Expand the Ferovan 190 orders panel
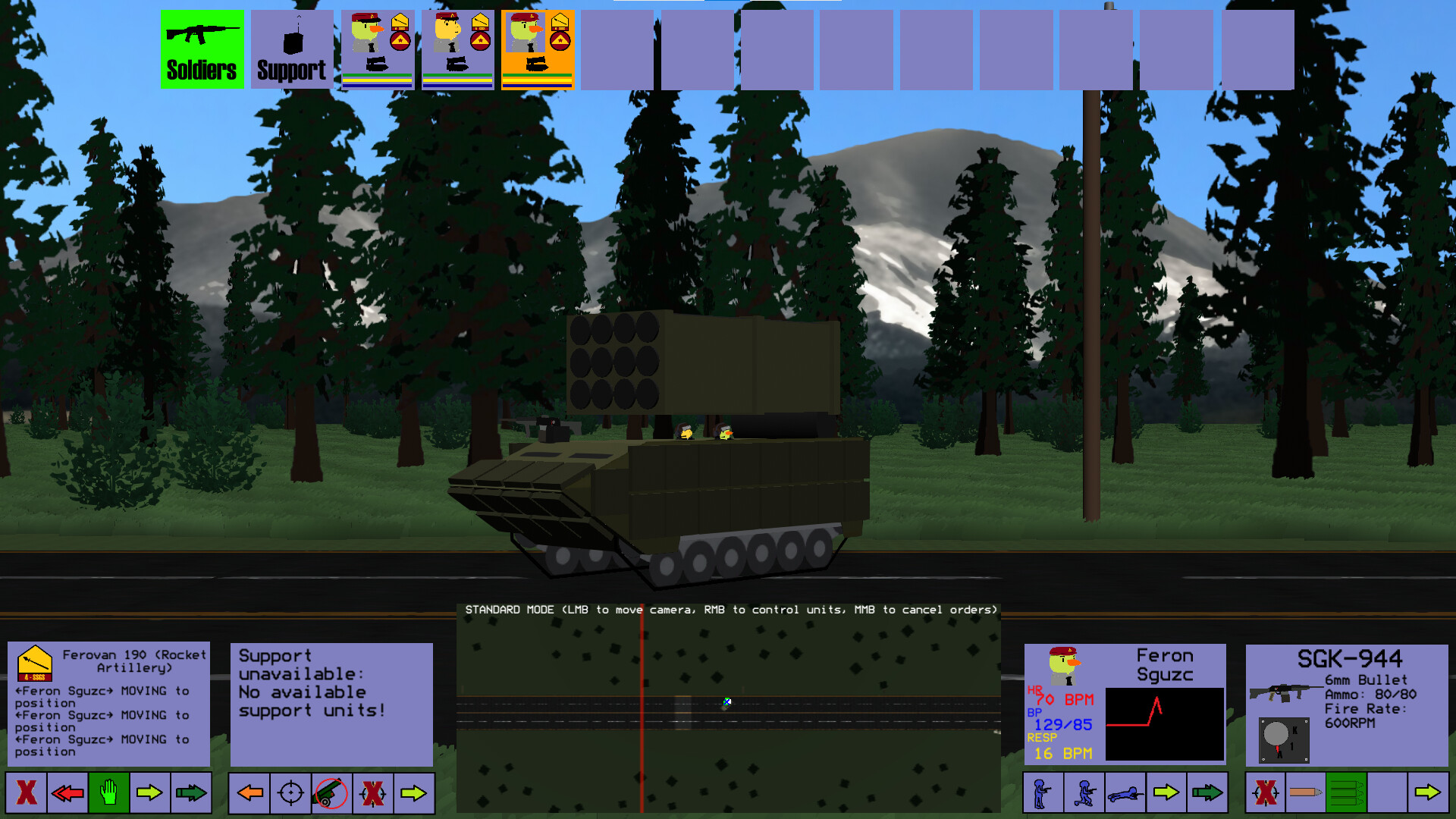The height and width of the screenshot is (819, 1456). pyautogui.click(x=108, y=701)
